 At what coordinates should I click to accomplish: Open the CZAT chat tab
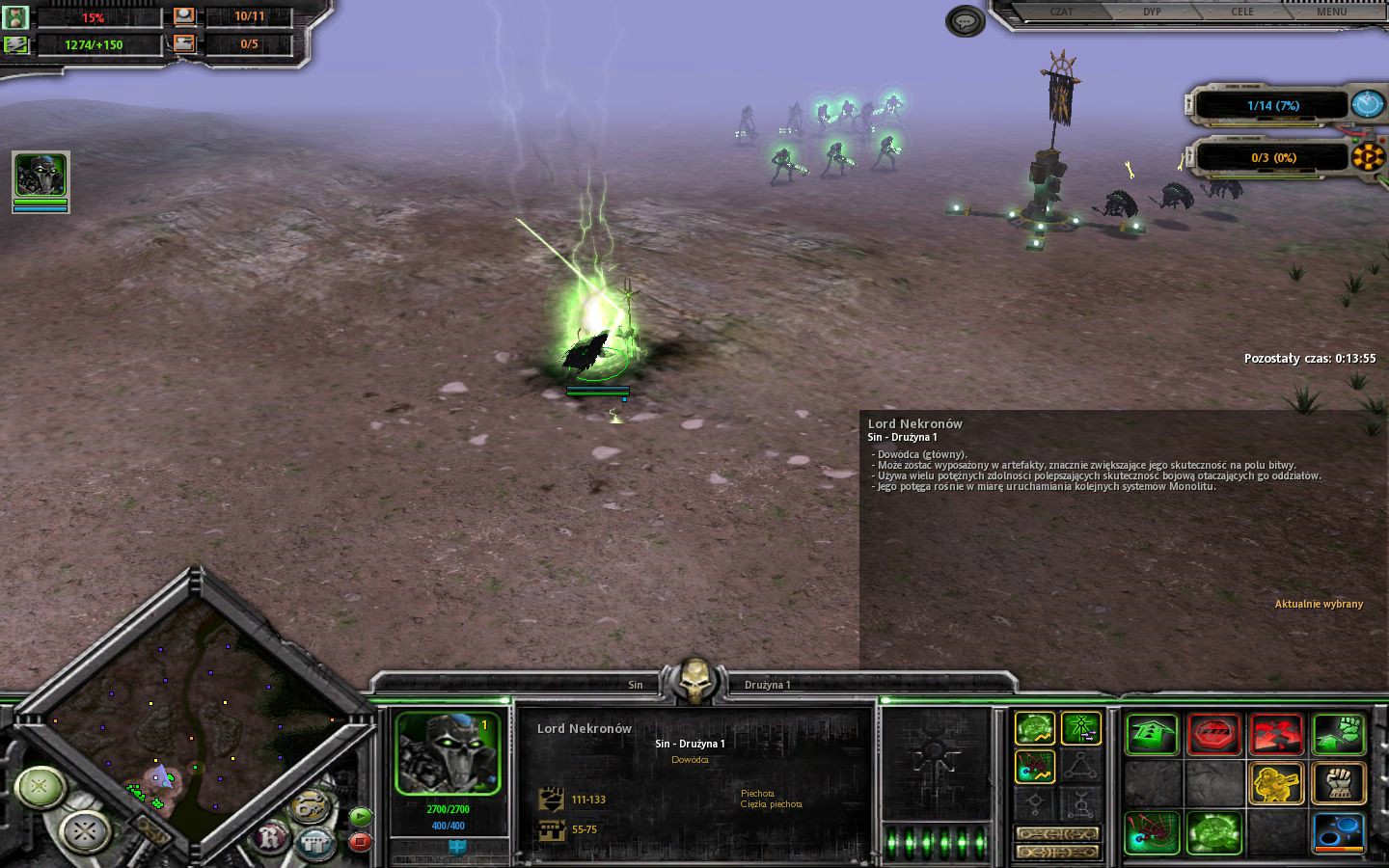[x=1061, y=12]
